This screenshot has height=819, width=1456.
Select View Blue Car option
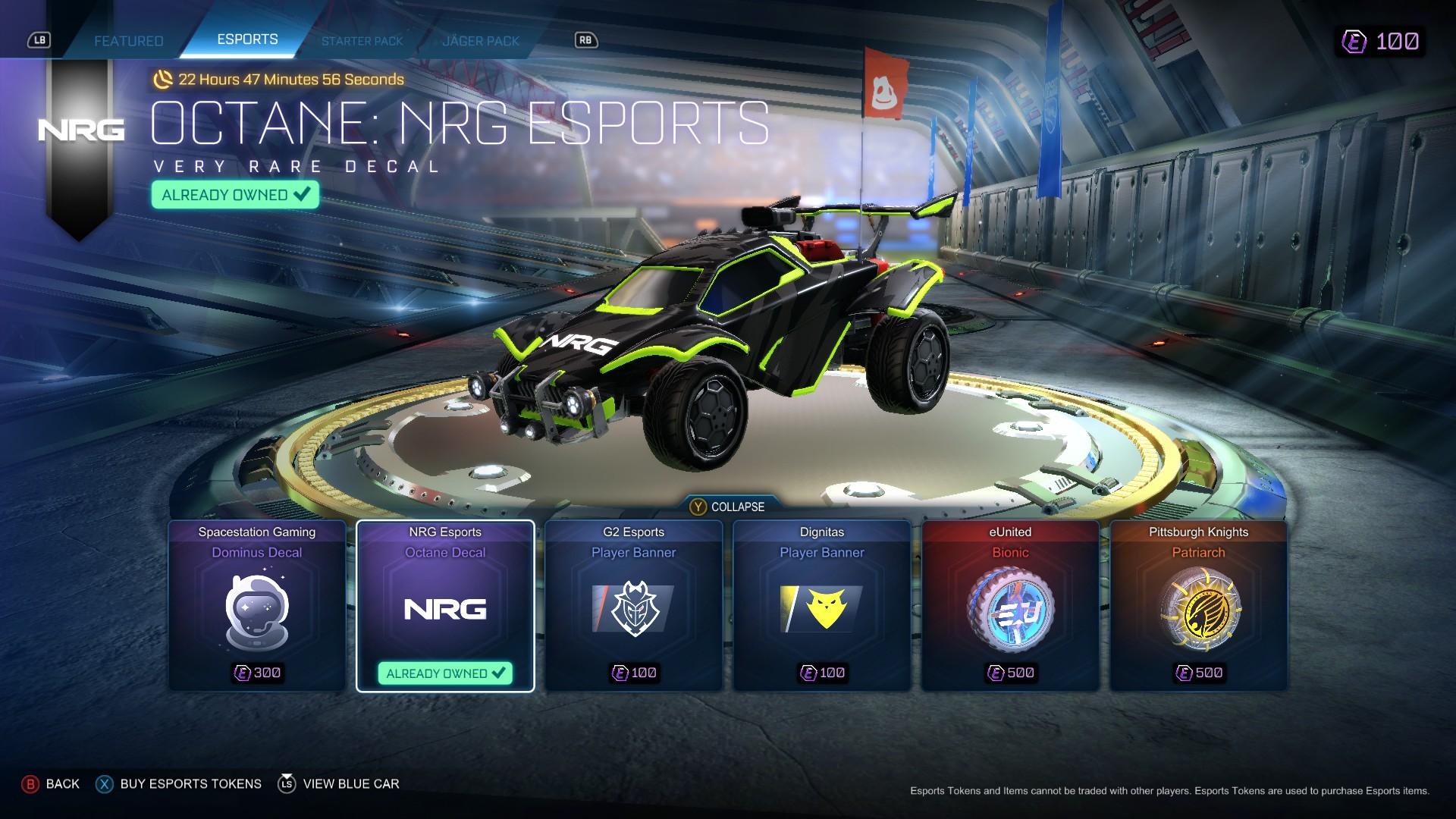[x=351, y=783]
